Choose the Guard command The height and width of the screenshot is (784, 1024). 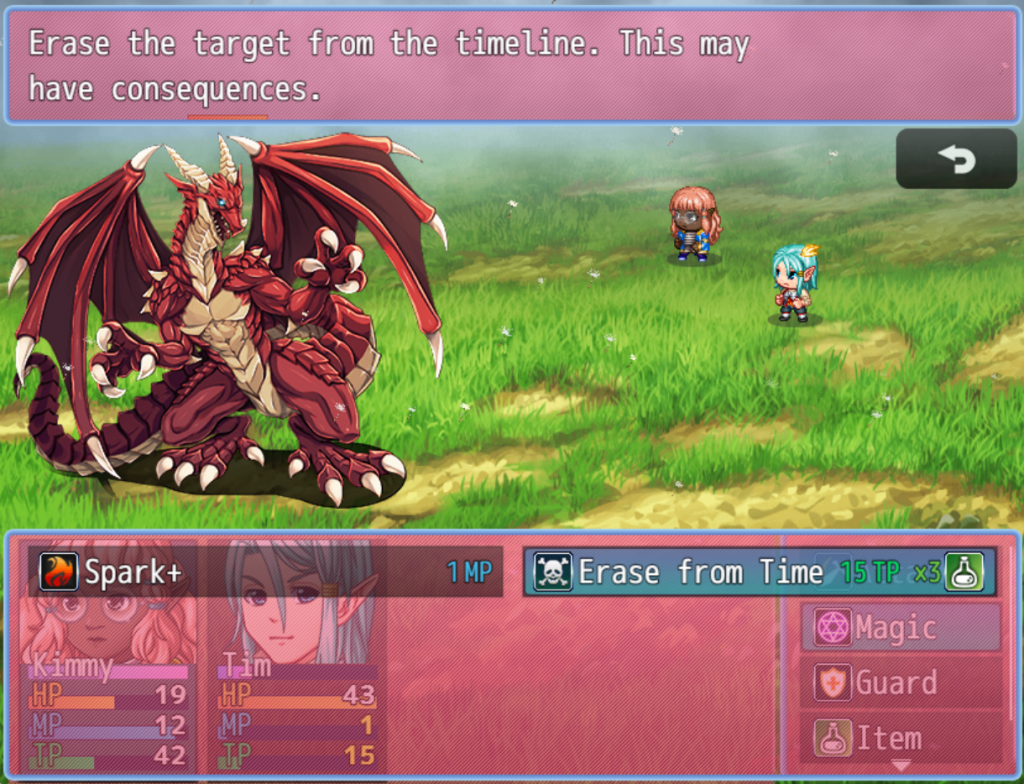[901, 683]
